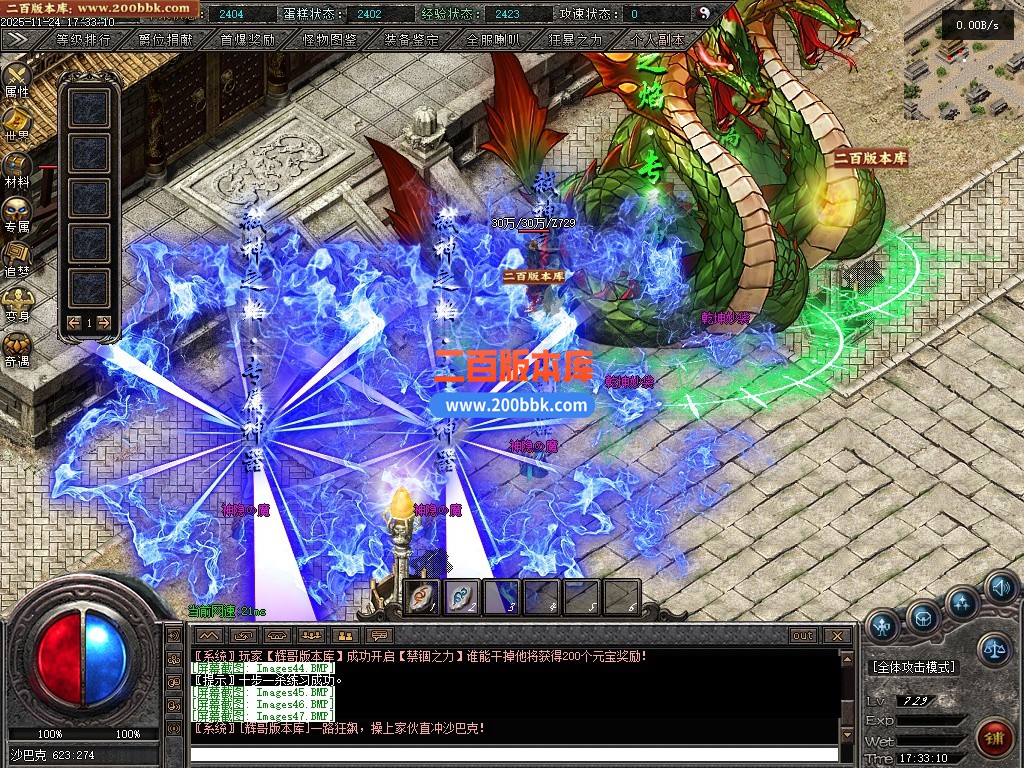This screenshot has width=1024, height=768.
Task: Activate the 狂暴之力 menu button
Action: point(575,40)
